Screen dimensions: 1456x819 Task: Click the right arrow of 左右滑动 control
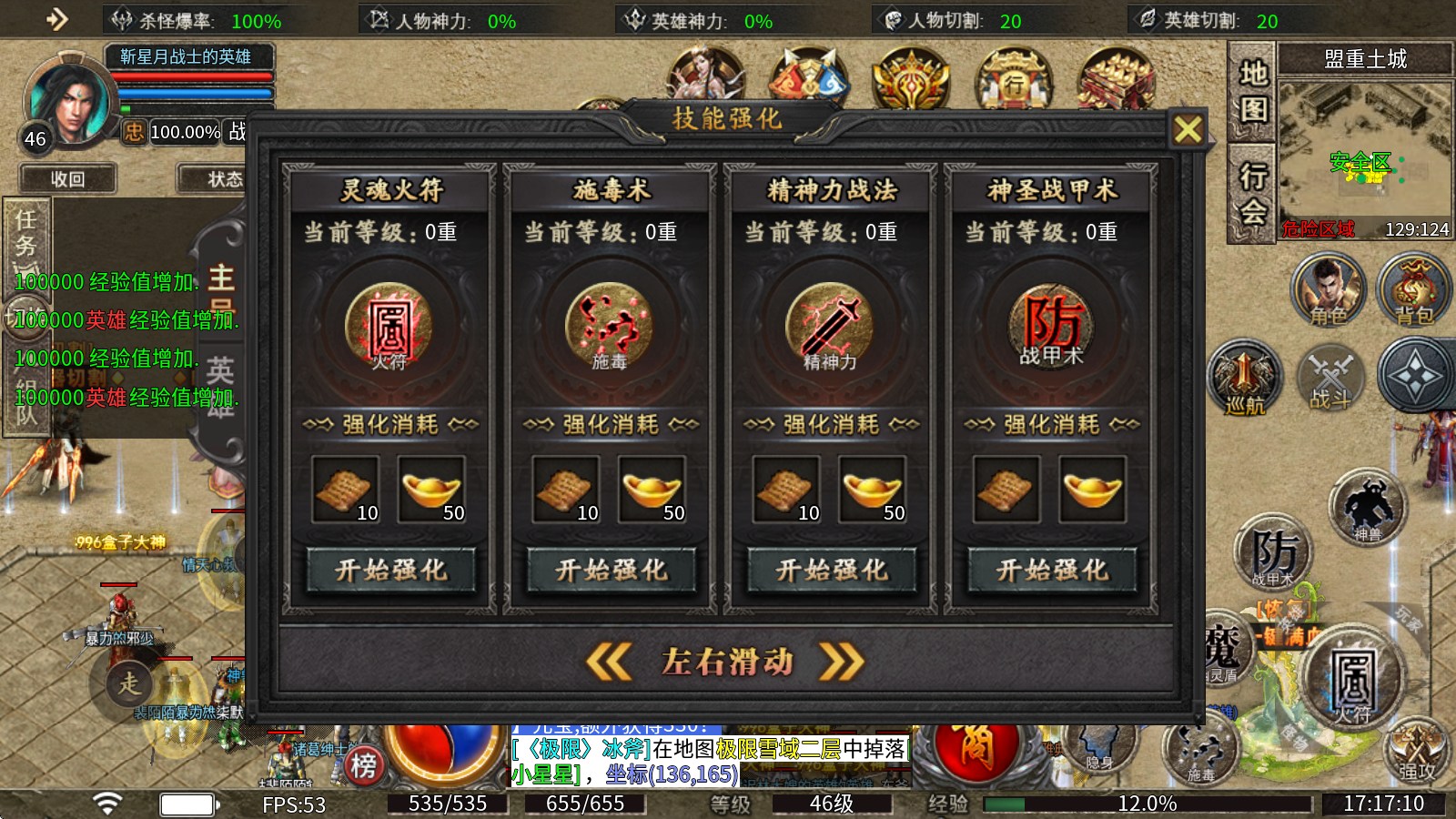click(842, 662)
